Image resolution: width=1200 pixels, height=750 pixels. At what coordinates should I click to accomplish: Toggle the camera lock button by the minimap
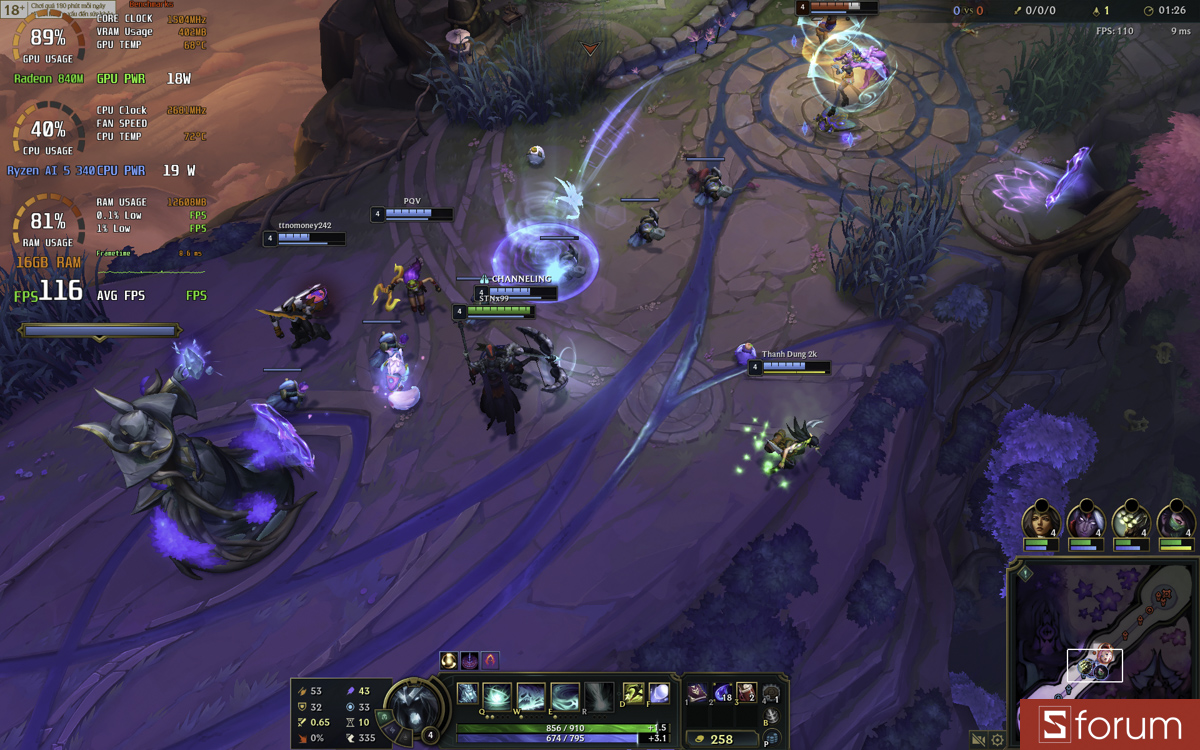[978, 740]
